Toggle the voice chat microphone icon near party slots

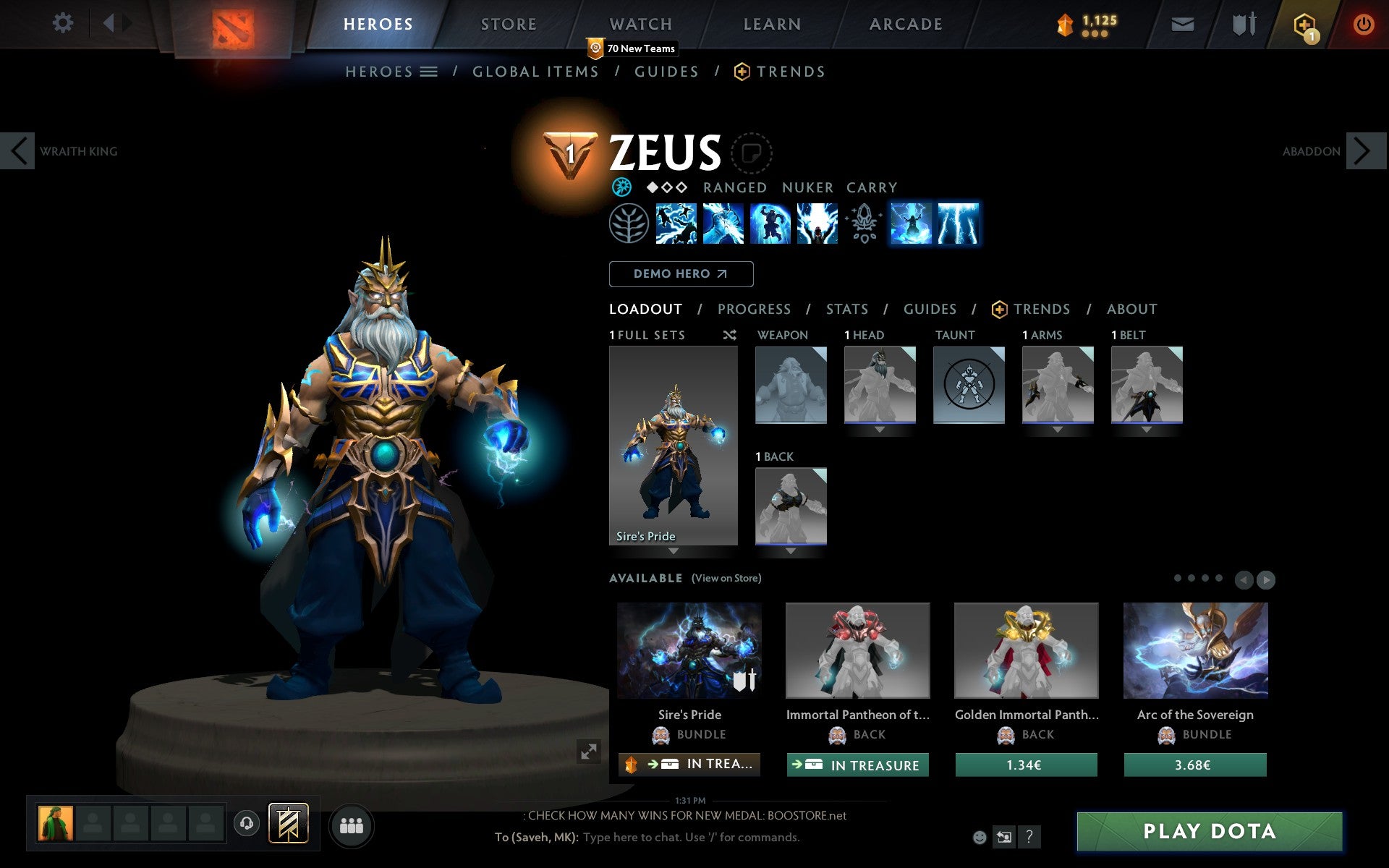[x=246, y=823]
